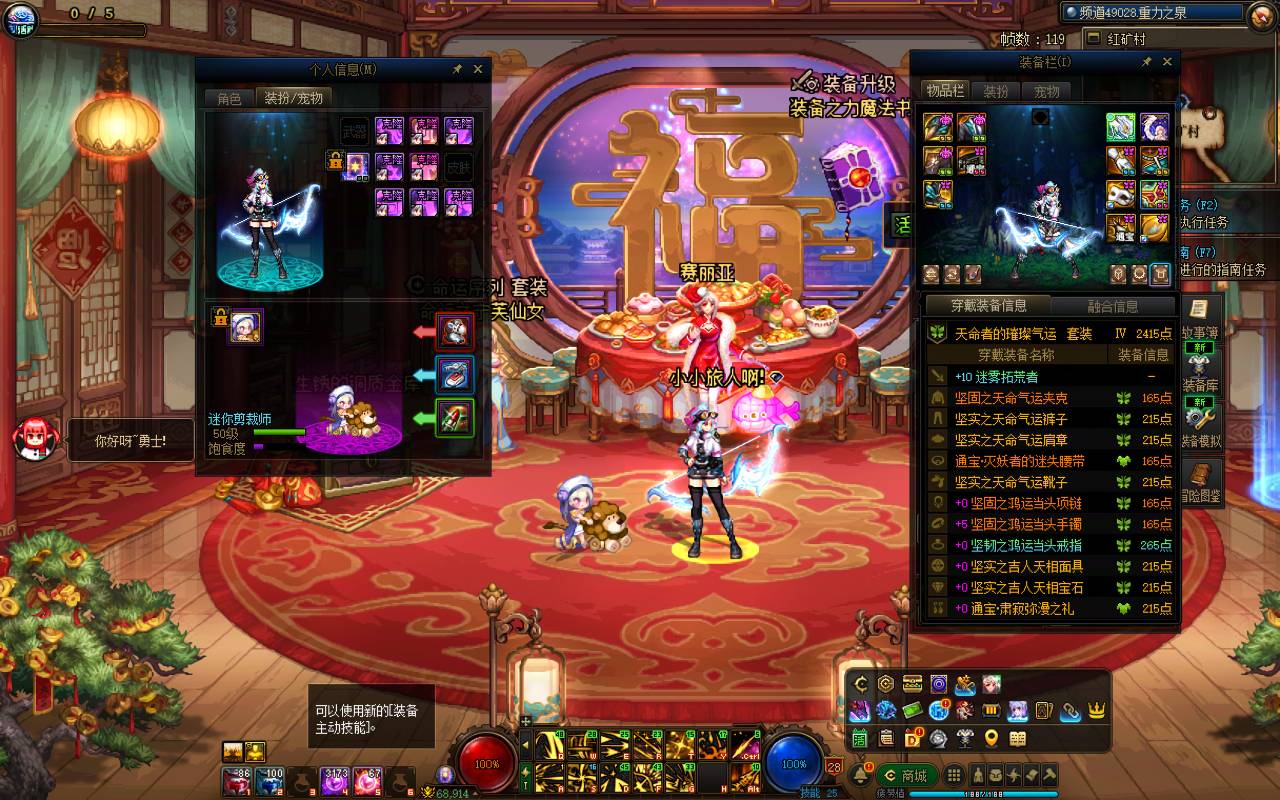Close the 个人信息 personal info window
The width and height of the screenshot is (1280, 800).
tap(478, 69)
